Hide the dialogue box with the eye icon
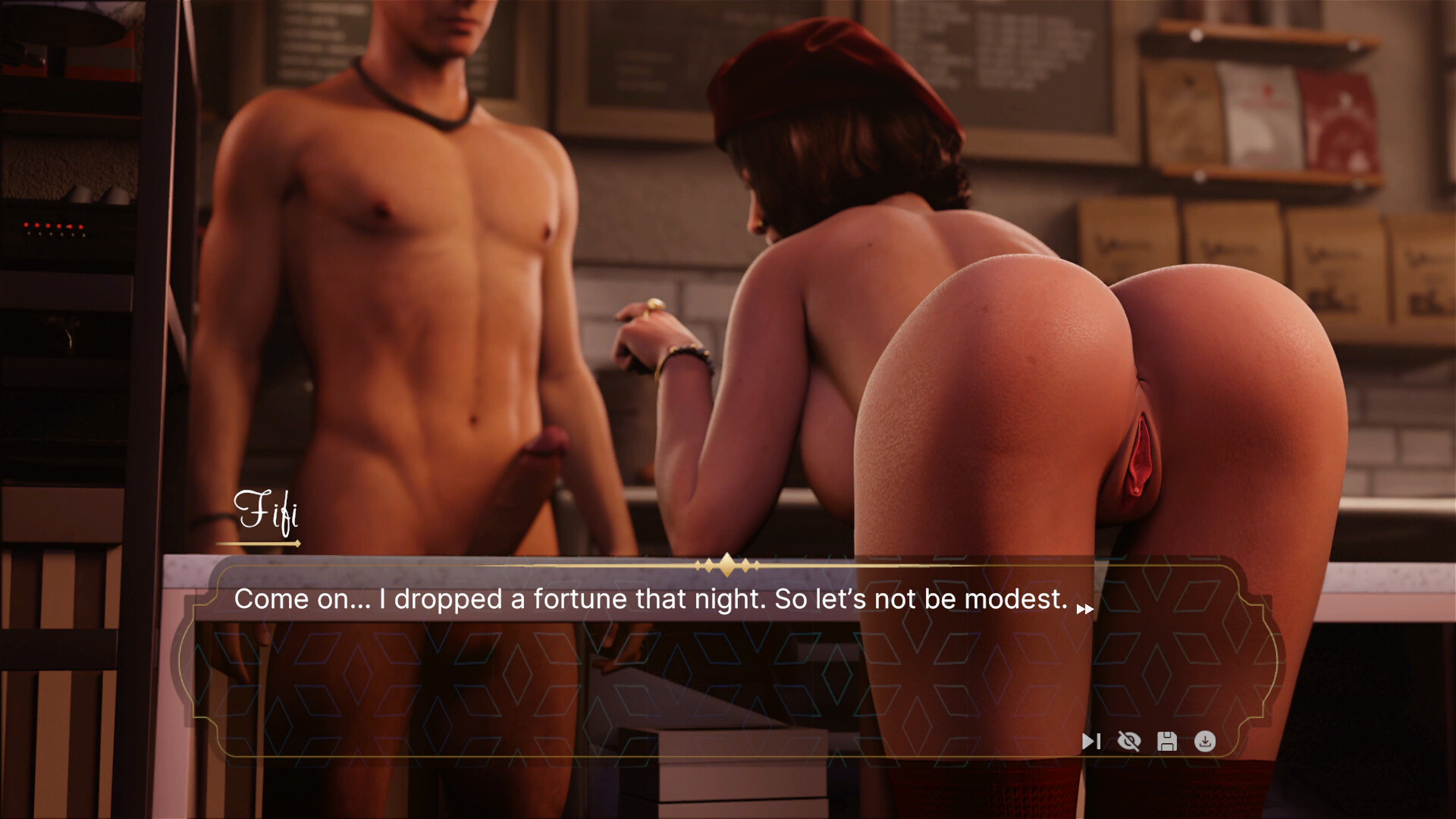Image resolution: width=1456 pixels, height=819 pixels. [1129, 741]
